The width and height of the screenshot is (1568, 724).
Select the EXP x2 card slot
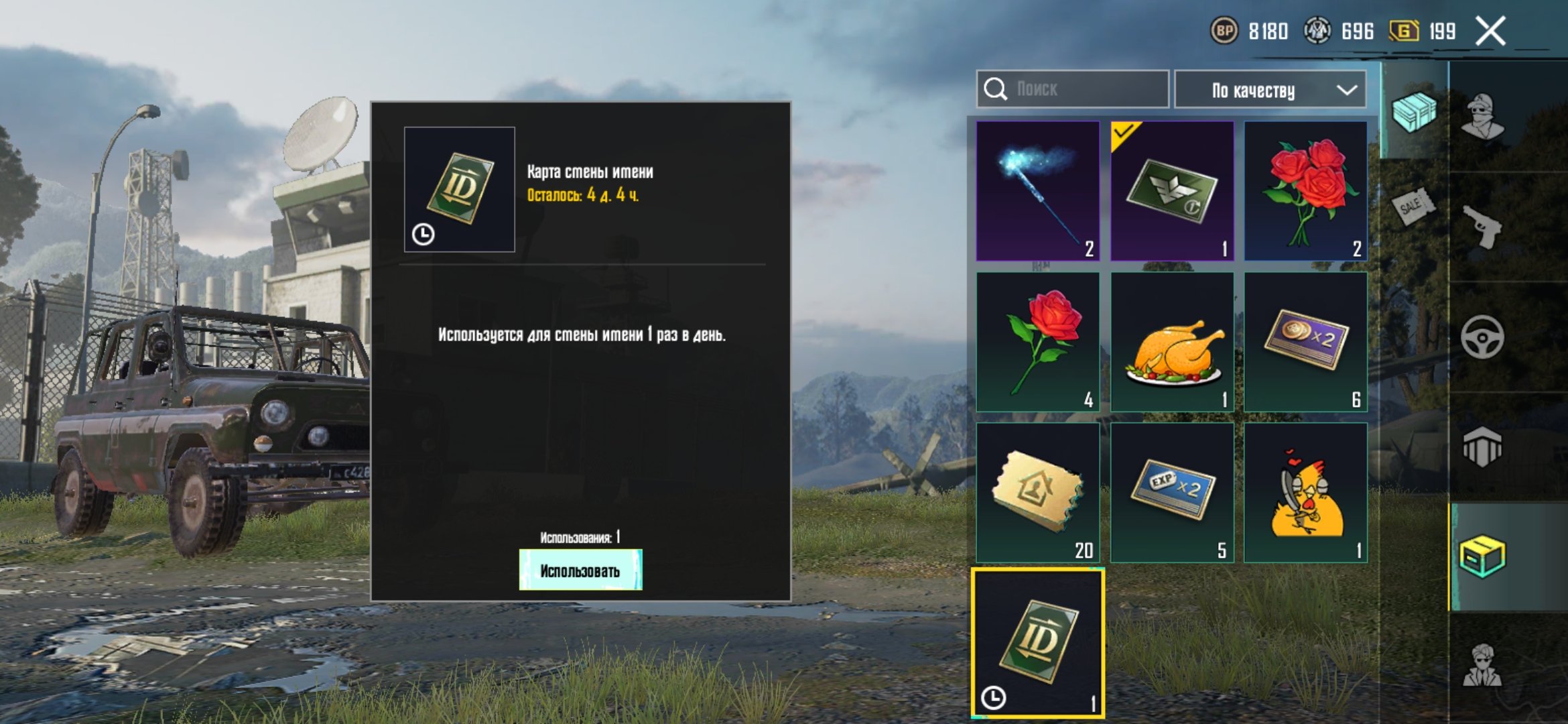[1172, 493]
